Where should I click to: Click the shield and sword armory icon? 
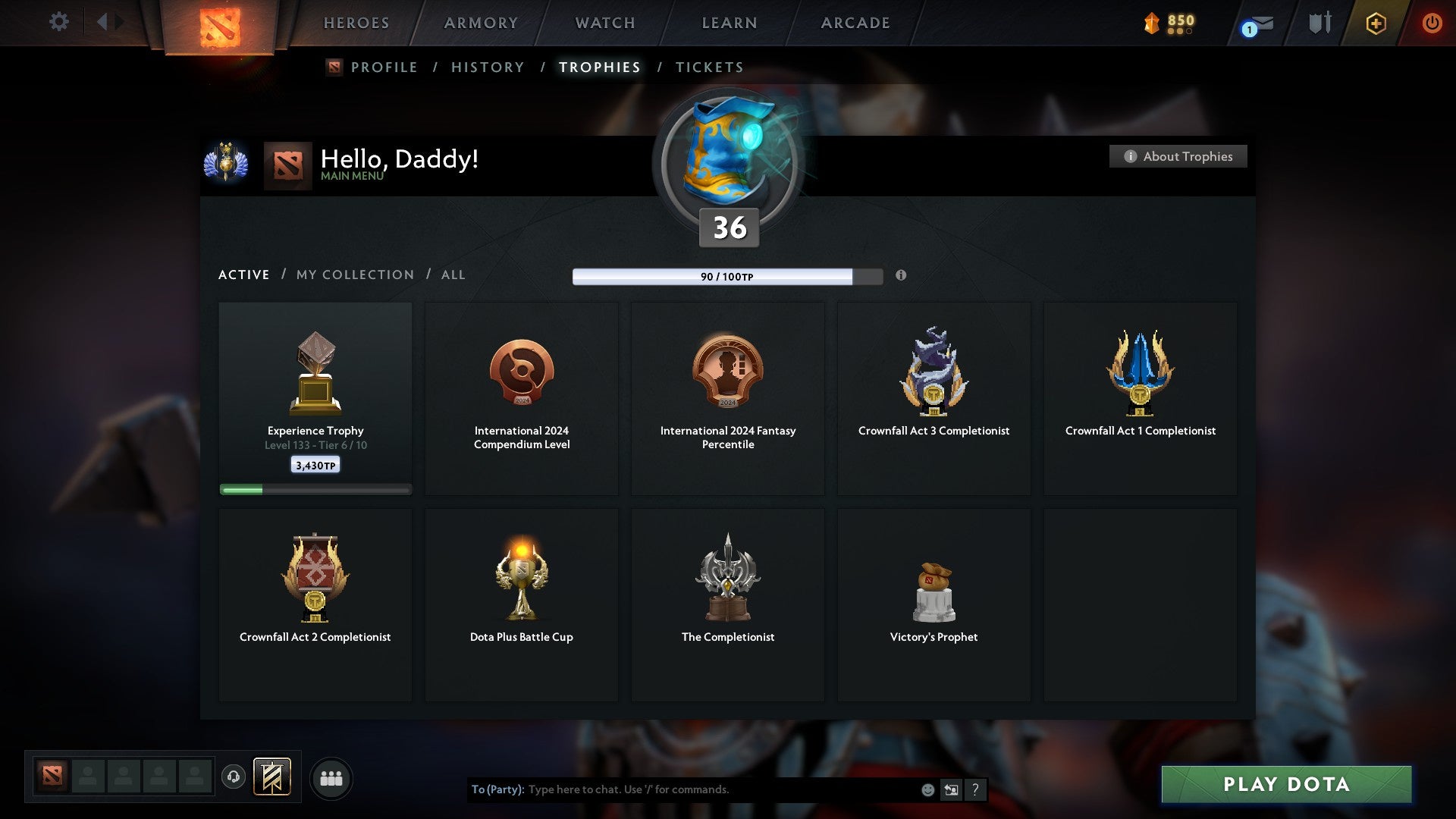coord(1319,23)
